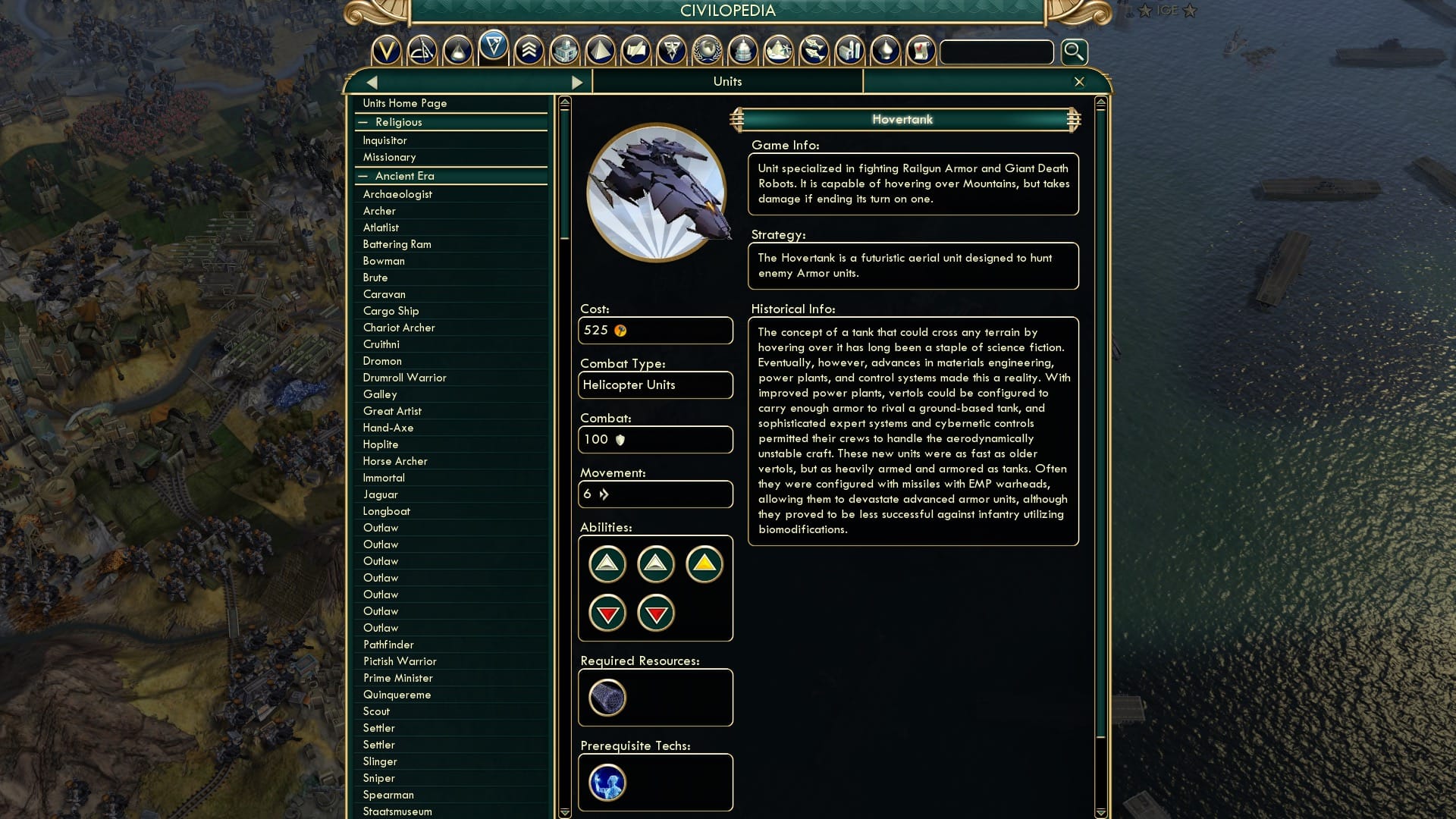
Task: Click the yellow triangle ability icon
Action: [704, 563]
